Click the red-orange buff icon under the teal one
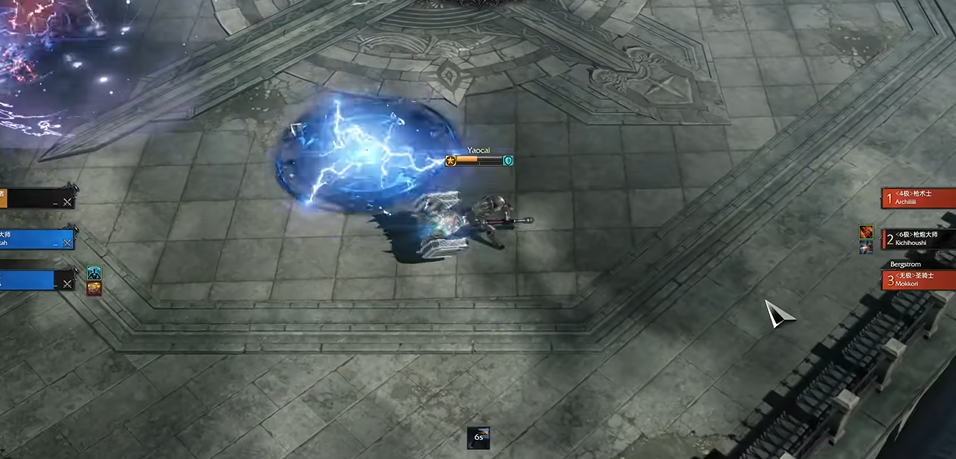The width and height of the screenshot is (956, 459). tap(94, 288)
